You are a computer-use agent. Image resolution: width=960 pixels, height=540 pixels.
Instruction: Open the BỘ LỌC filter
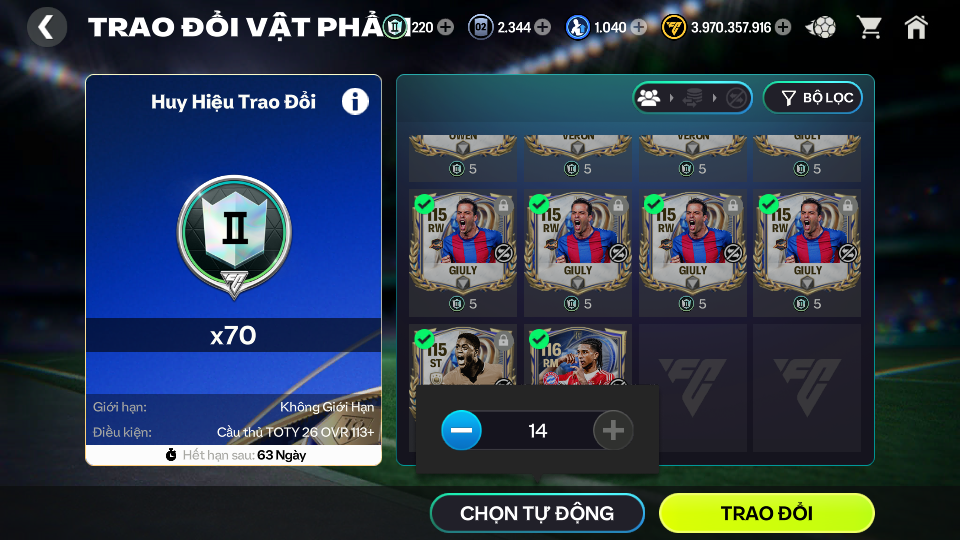point(812,98)
